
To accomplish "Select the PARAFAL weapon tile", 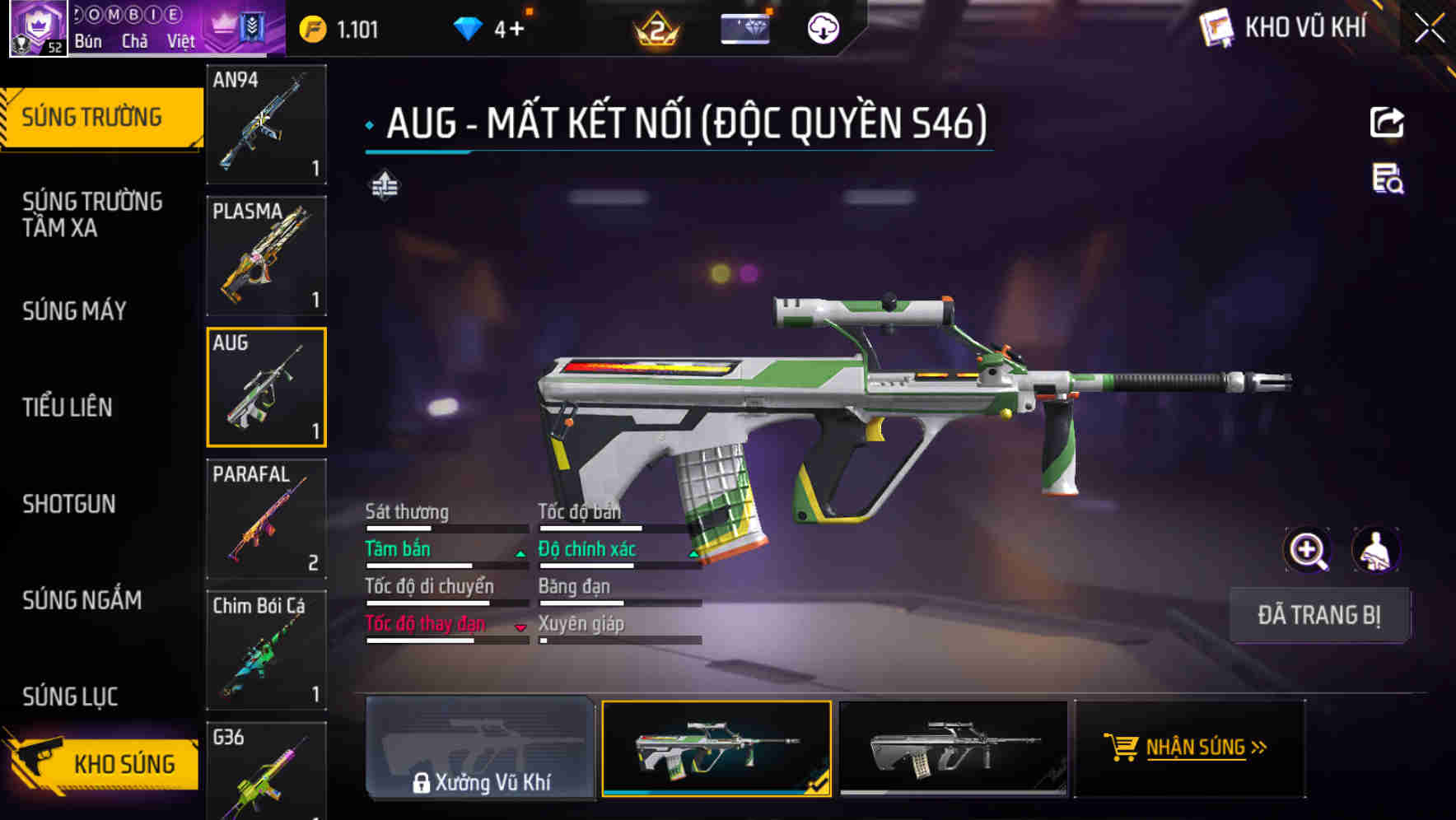I will tap(266, 519).
